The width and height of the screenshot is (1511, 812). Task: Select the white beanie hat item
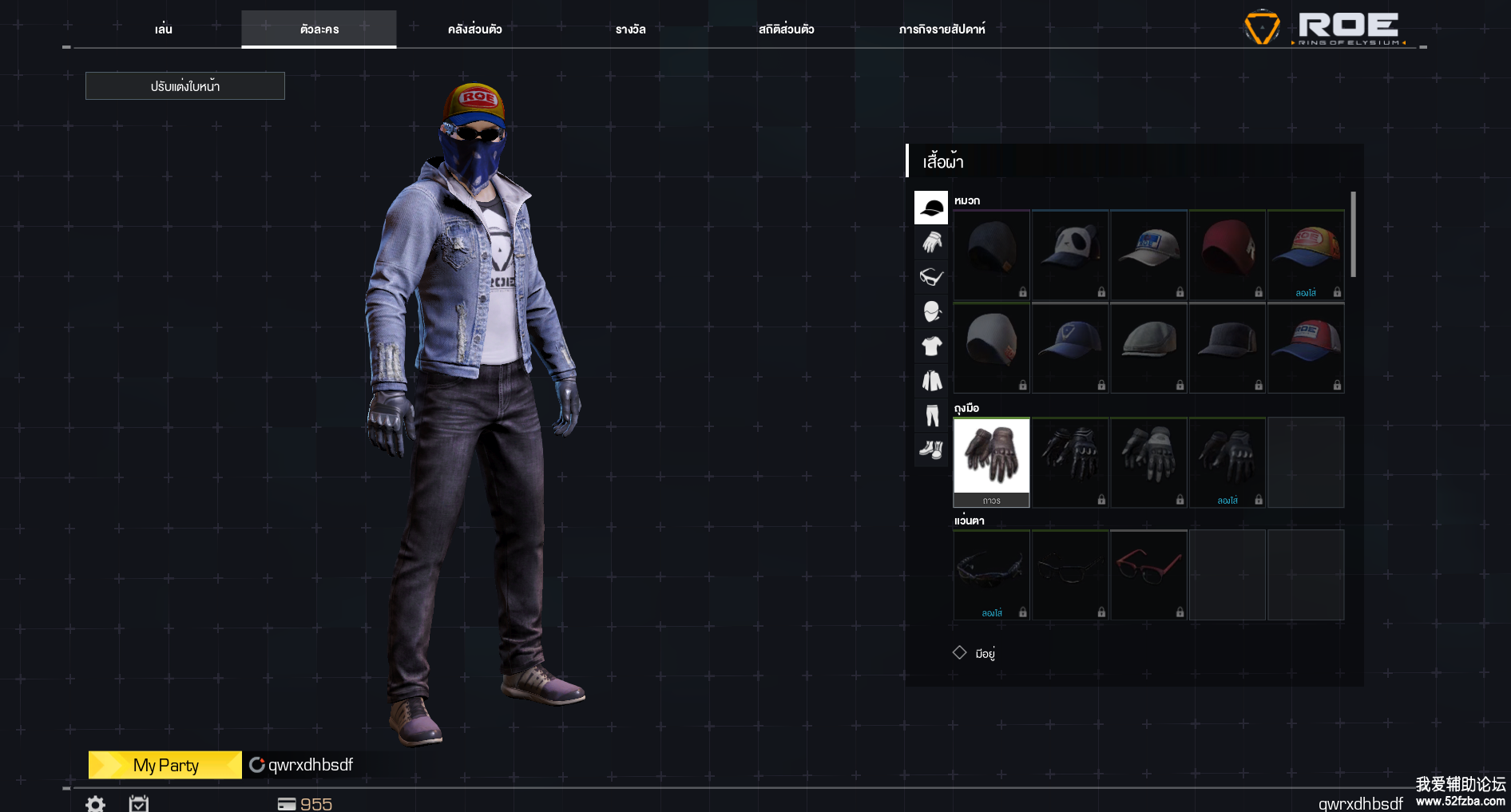(991, 347)
